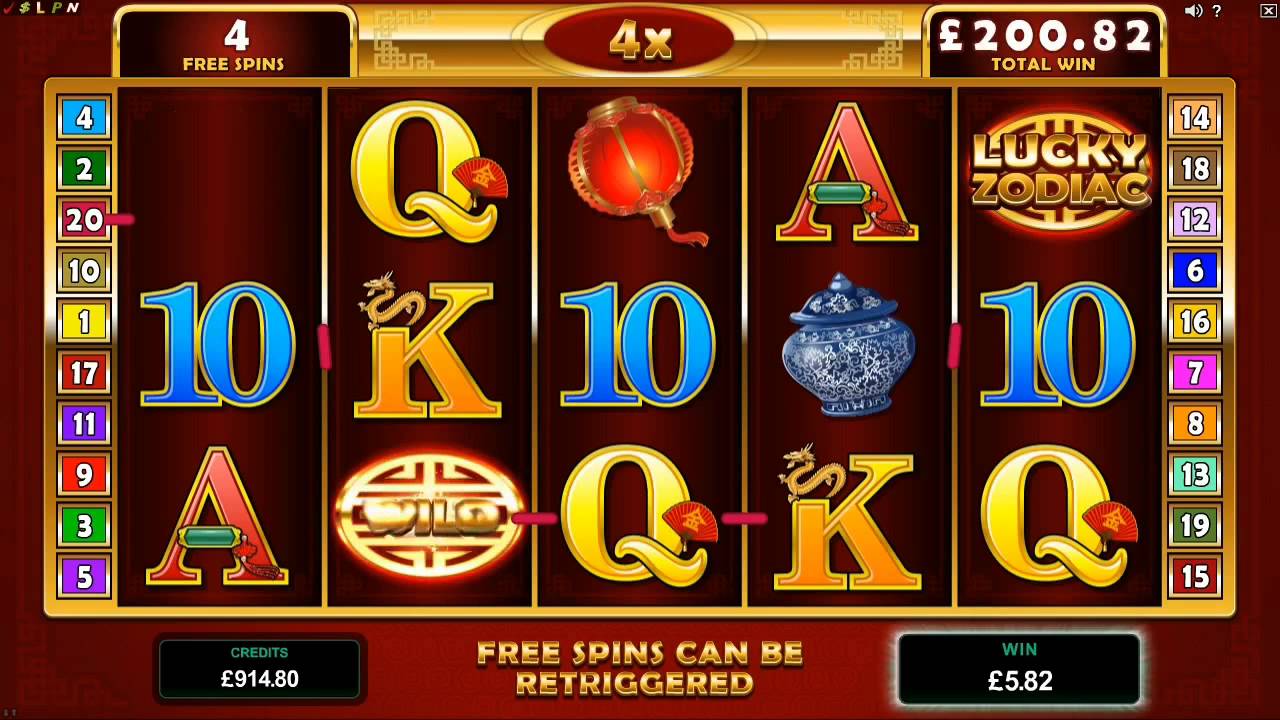The image size is (1280, 720).
Task: Close the game with the X button
Action: 1268,10
